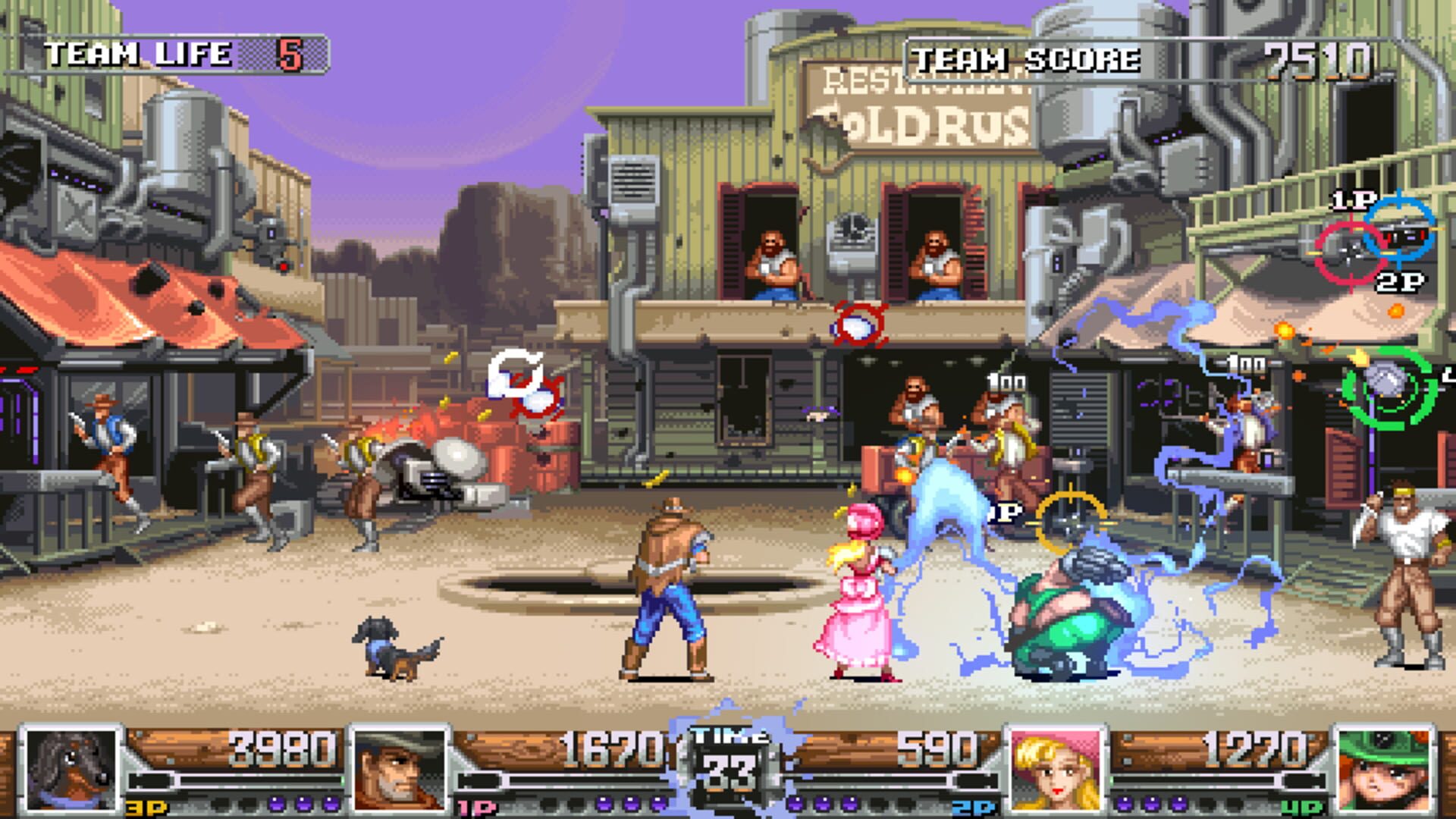Select the TEAM LIFE header bar

[x=136, y=53]
